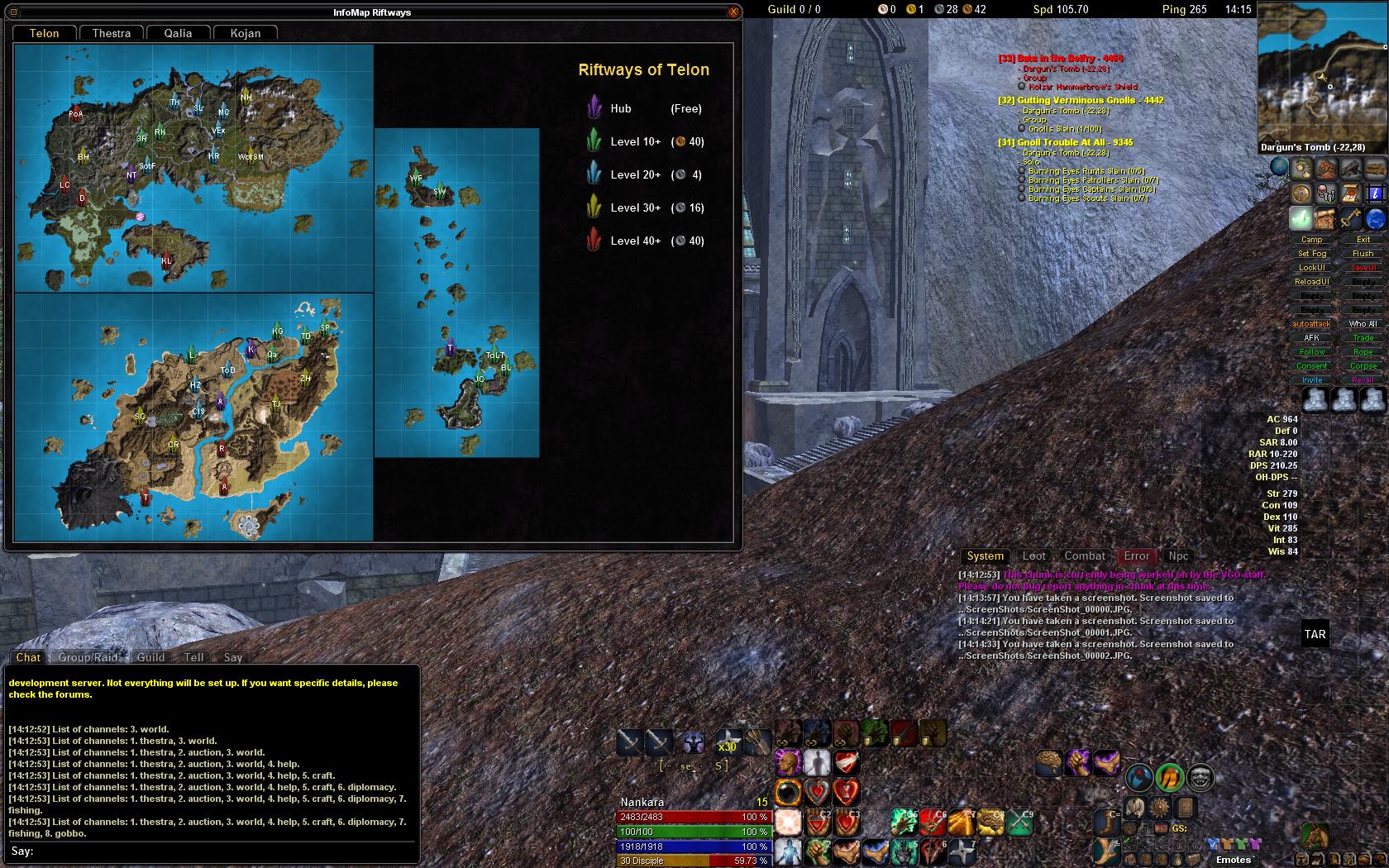This screenshot has height=868, width=1389.
Task: Hit the Exit button
Action: (1363, 240)
